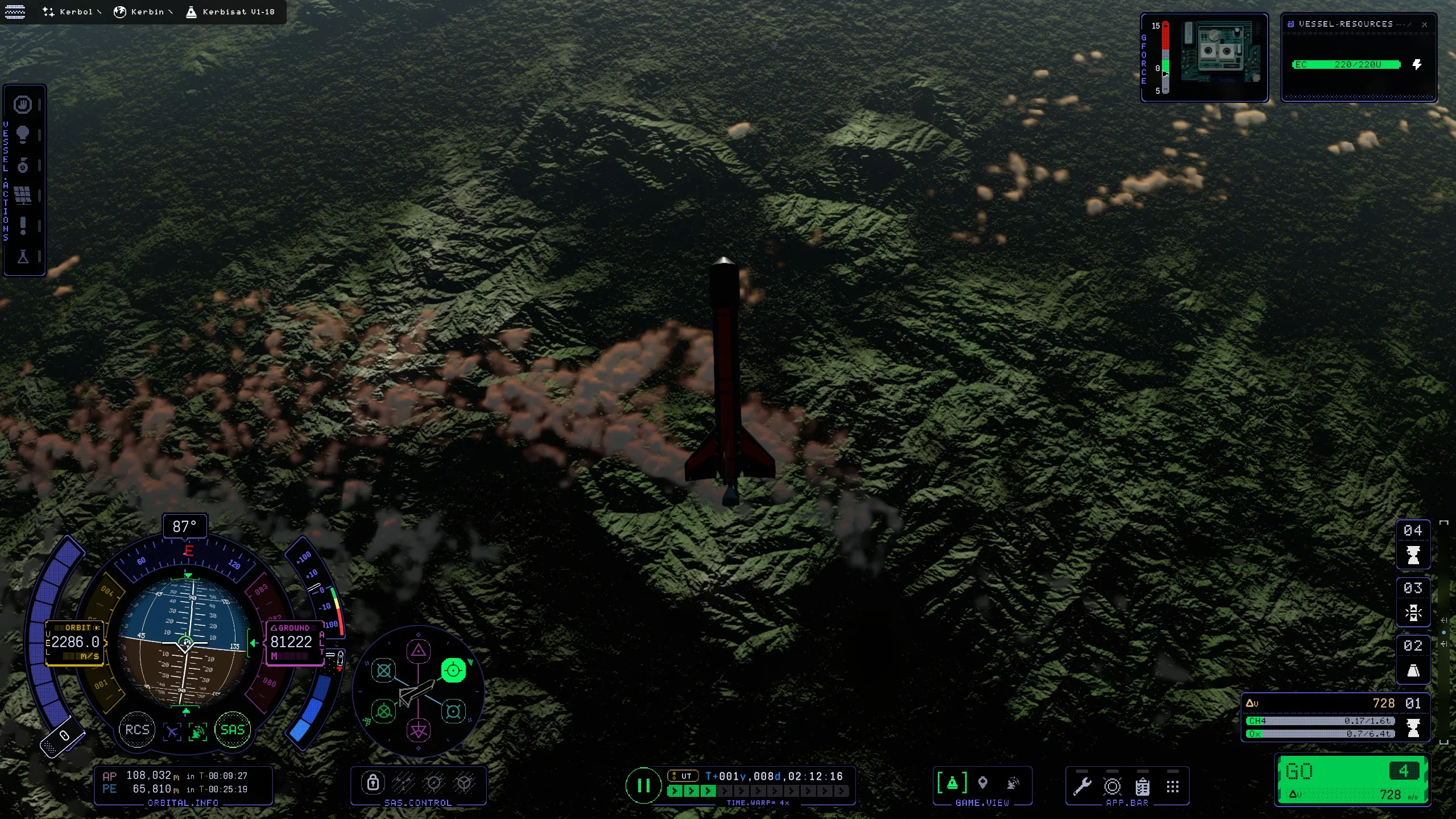
Task: Open the wrench tool in the app bar
Action: tap(1082, 787)
